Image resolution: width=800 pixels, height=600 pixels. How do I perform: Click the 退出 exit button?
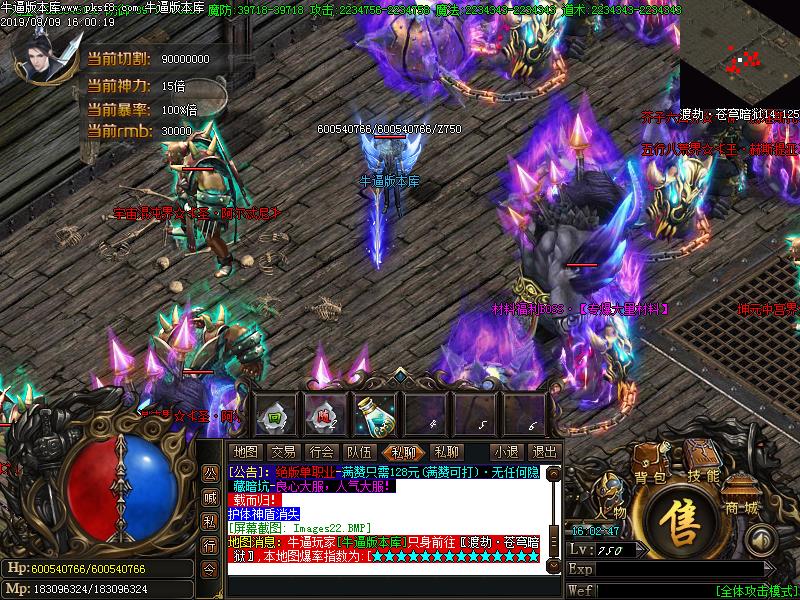(544, 452)
